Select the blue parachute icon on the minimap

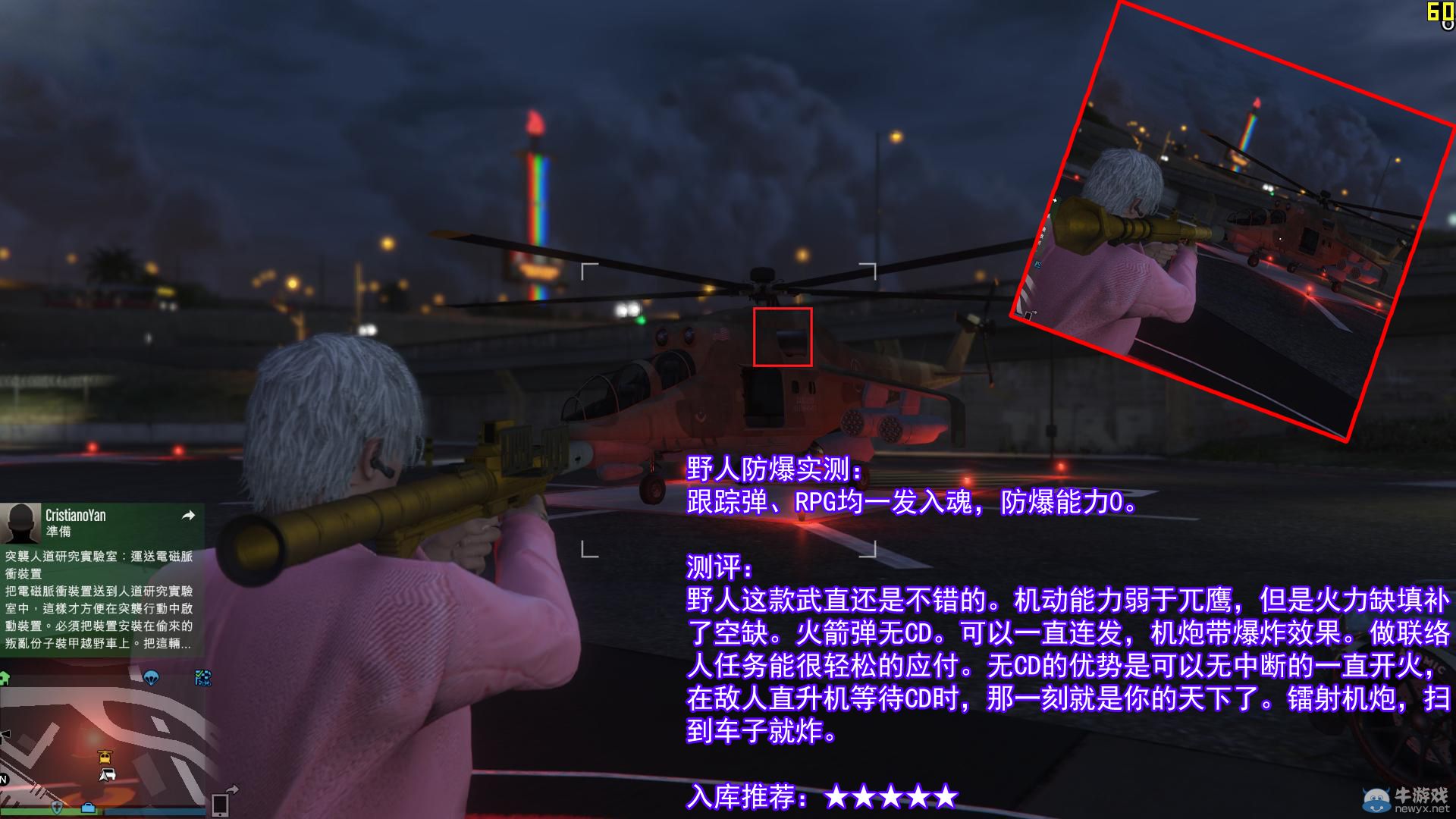pos(152,677)
